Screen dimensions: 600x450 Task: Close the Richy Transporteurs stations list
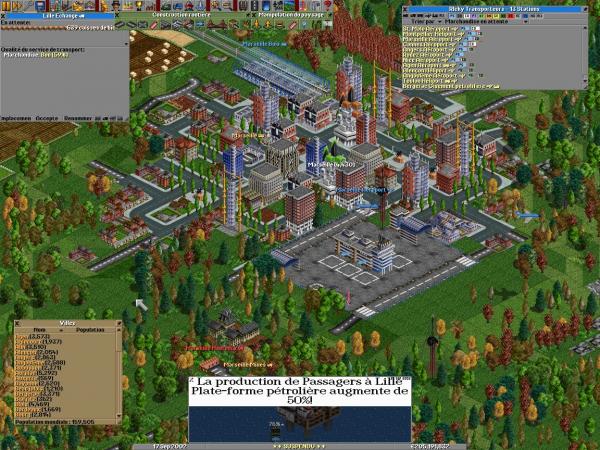pos(406,10)
